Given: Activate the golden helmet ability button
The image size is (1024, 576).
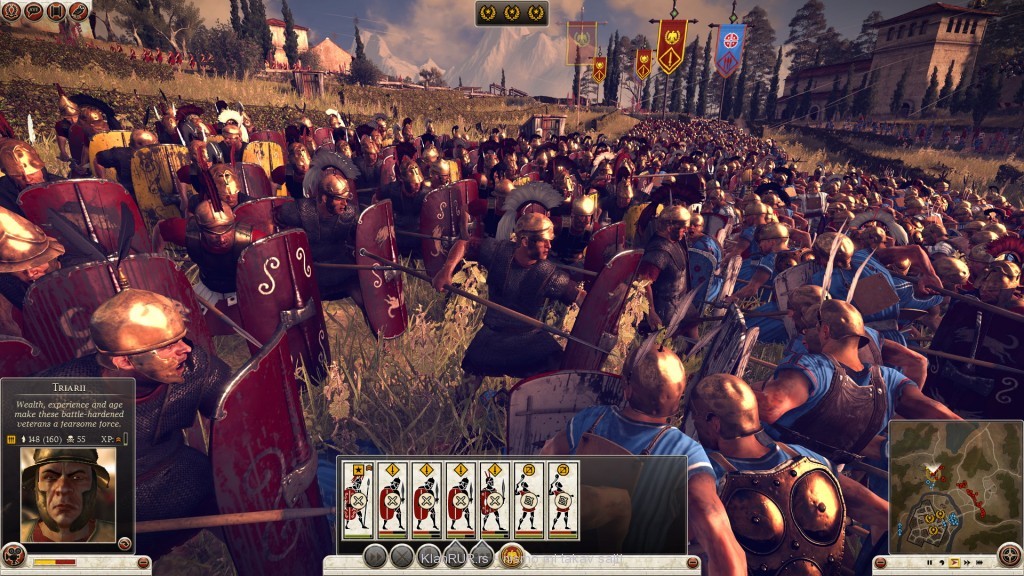Looking at the screenshot, I should click(511, 557).
